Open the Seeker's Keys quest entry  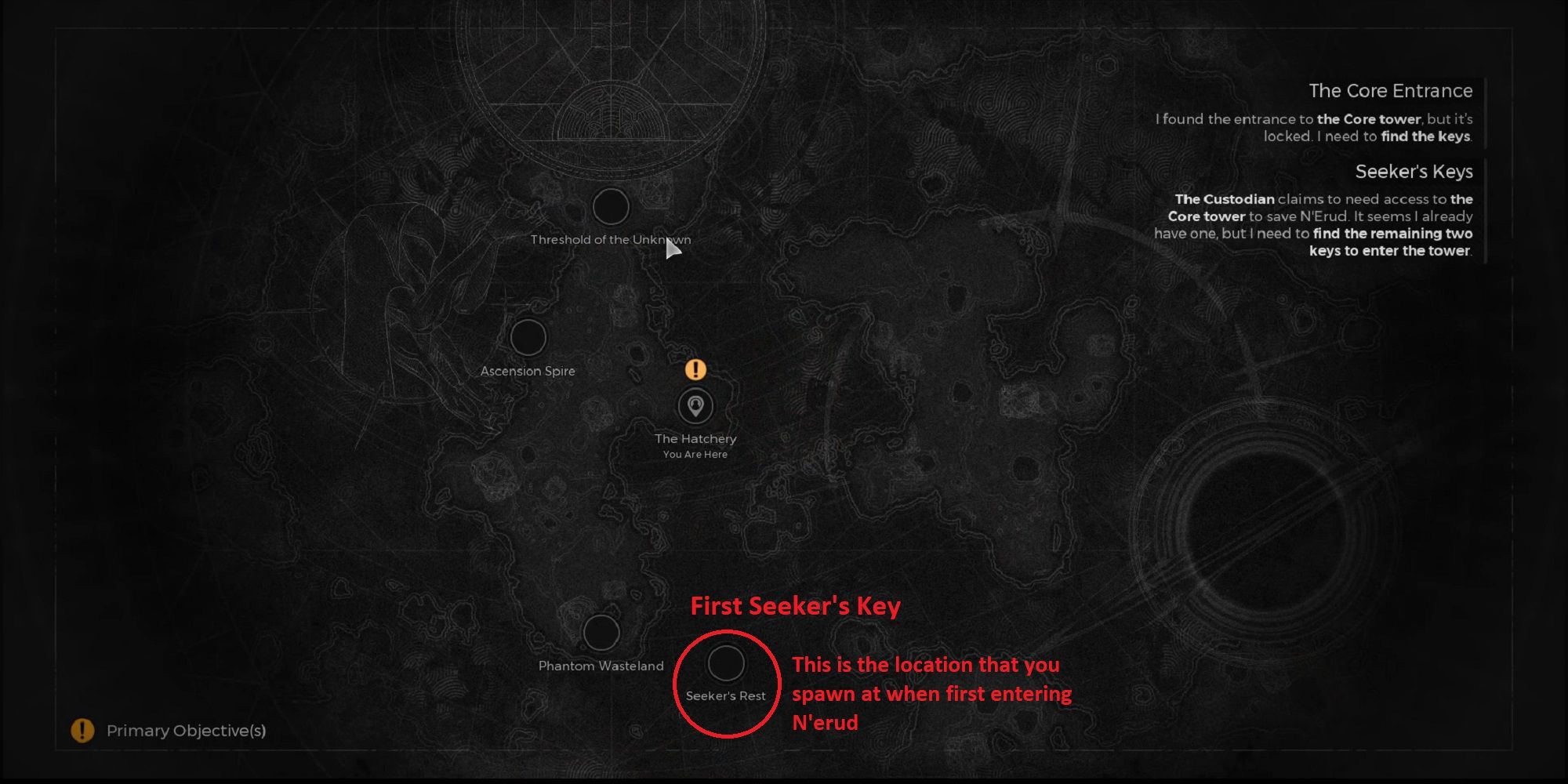point(1414,172)
